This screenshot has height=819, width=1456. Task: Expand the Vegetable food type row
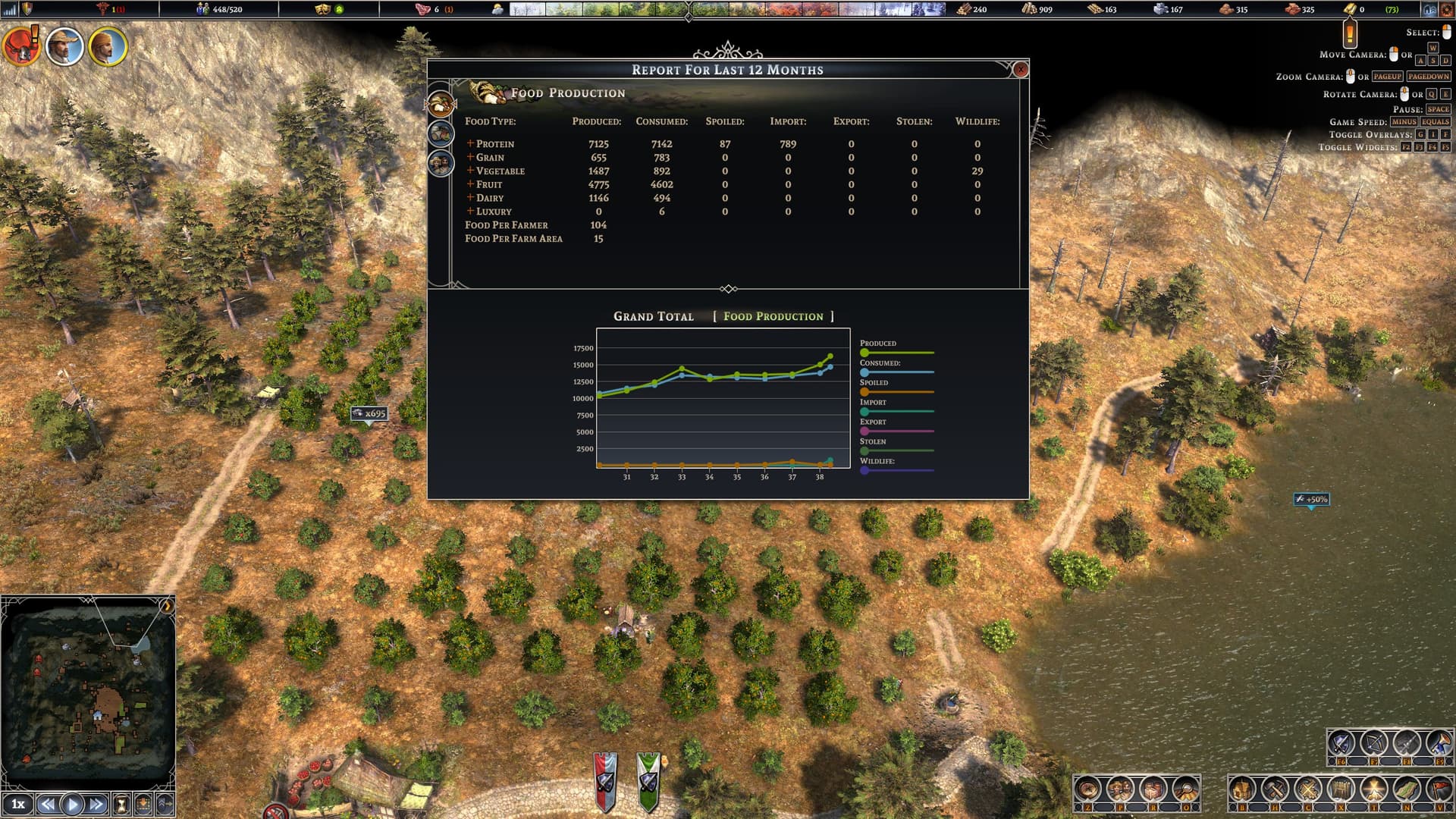(470, 171)
